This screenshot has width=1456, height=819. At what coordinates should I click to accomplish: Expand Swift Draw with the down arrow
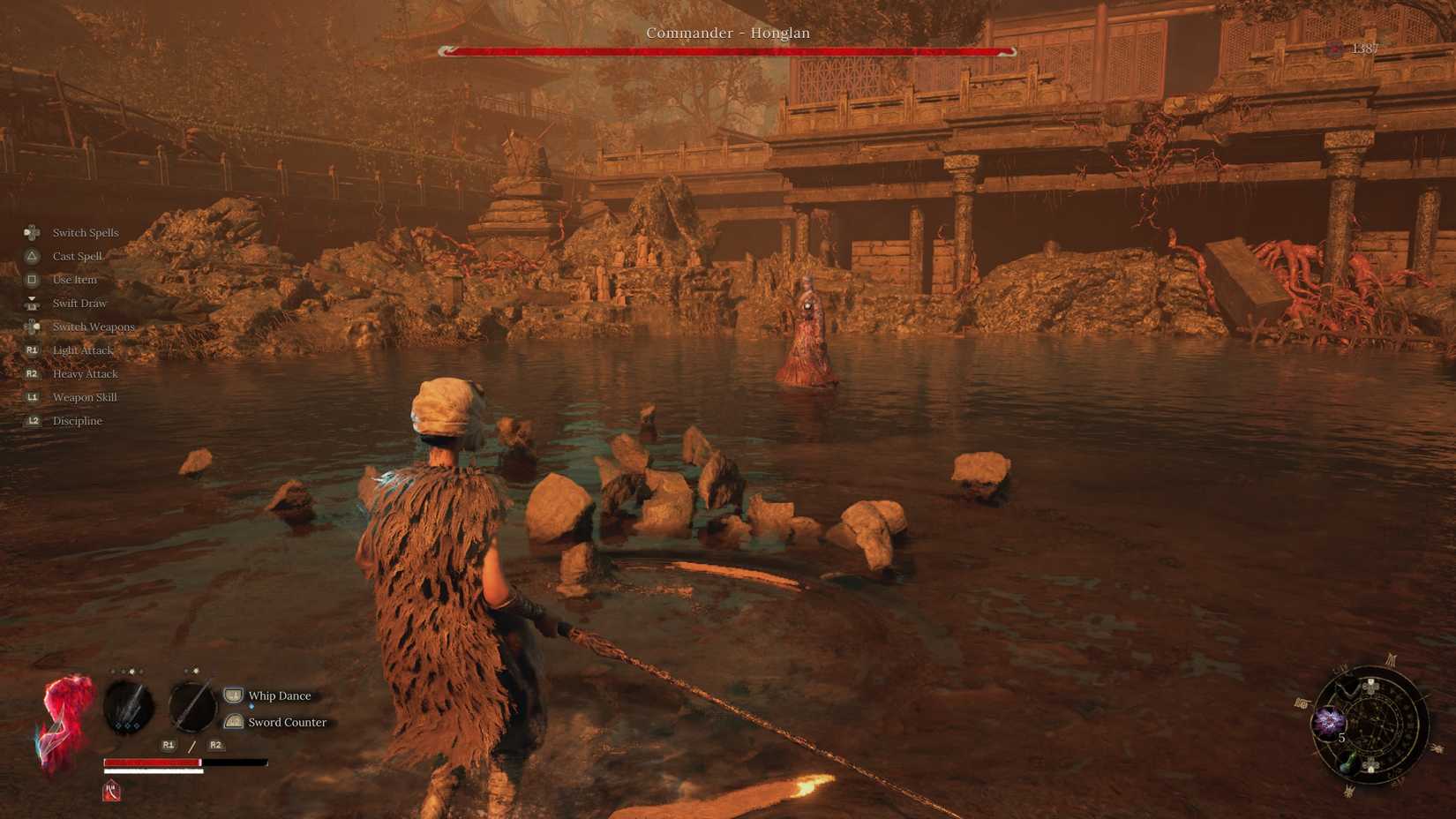32,300
